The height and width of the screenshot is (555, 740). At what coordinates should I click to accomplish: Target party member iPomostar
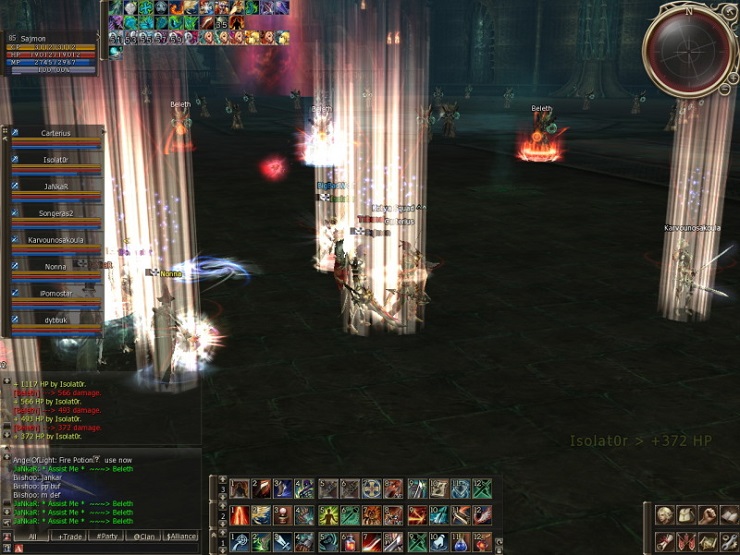pos(56,293)
